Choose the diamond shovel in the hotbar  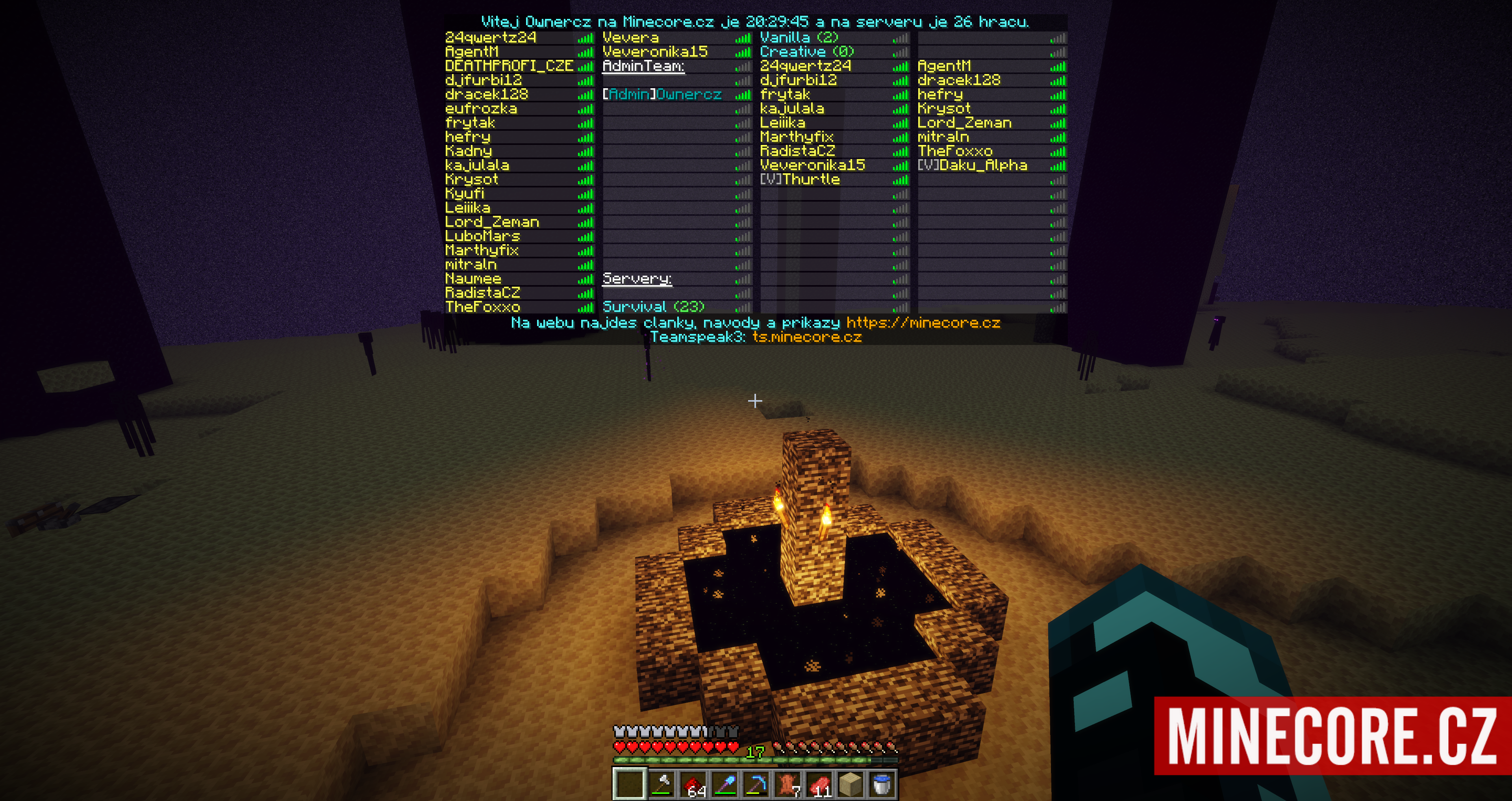pos(725,784)
